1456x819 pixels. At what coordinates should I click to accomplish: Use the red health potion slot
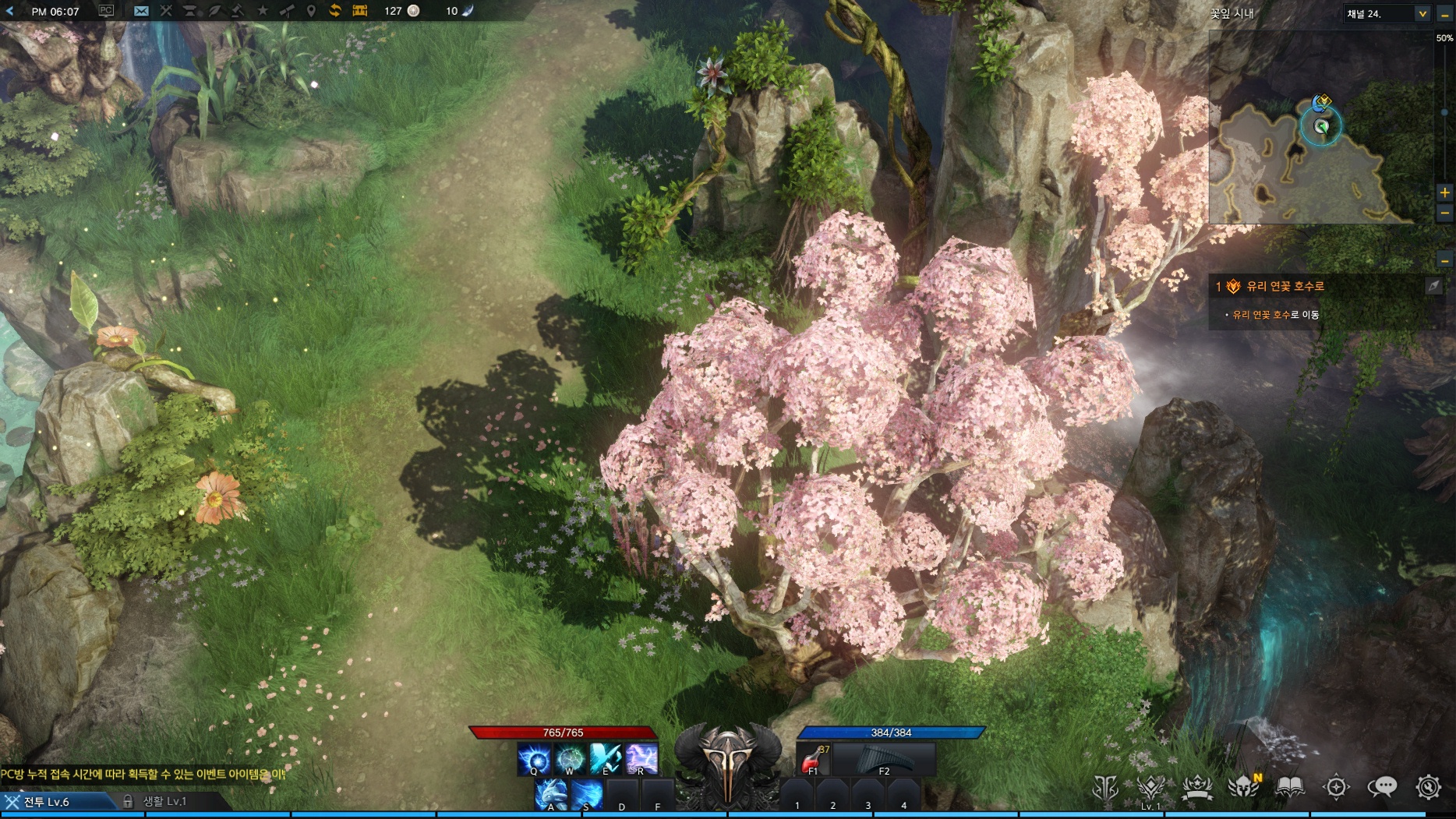tap(813, 758)
